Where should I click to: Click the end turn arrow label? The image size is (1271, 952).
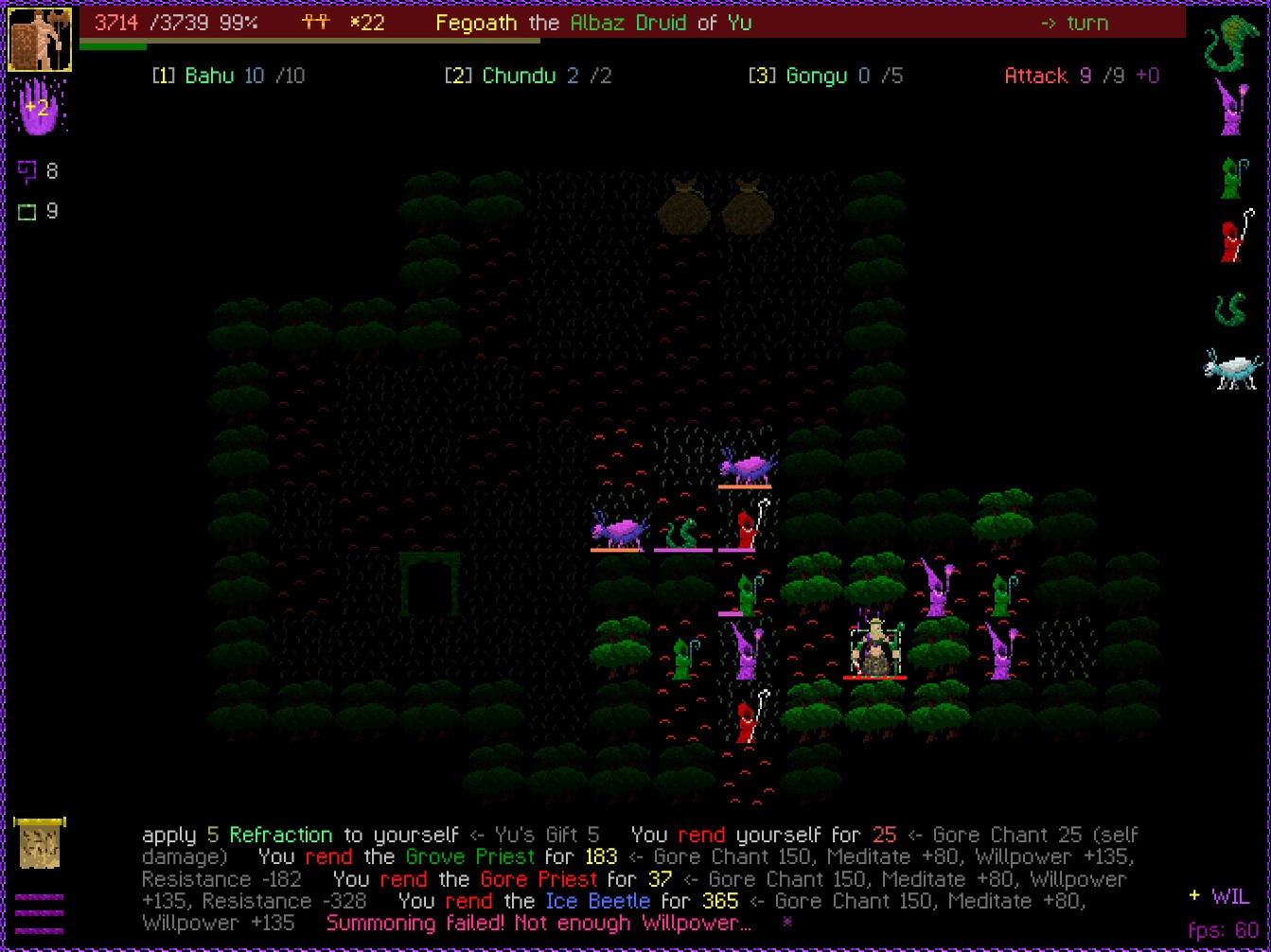click(x=1073, y=23)
